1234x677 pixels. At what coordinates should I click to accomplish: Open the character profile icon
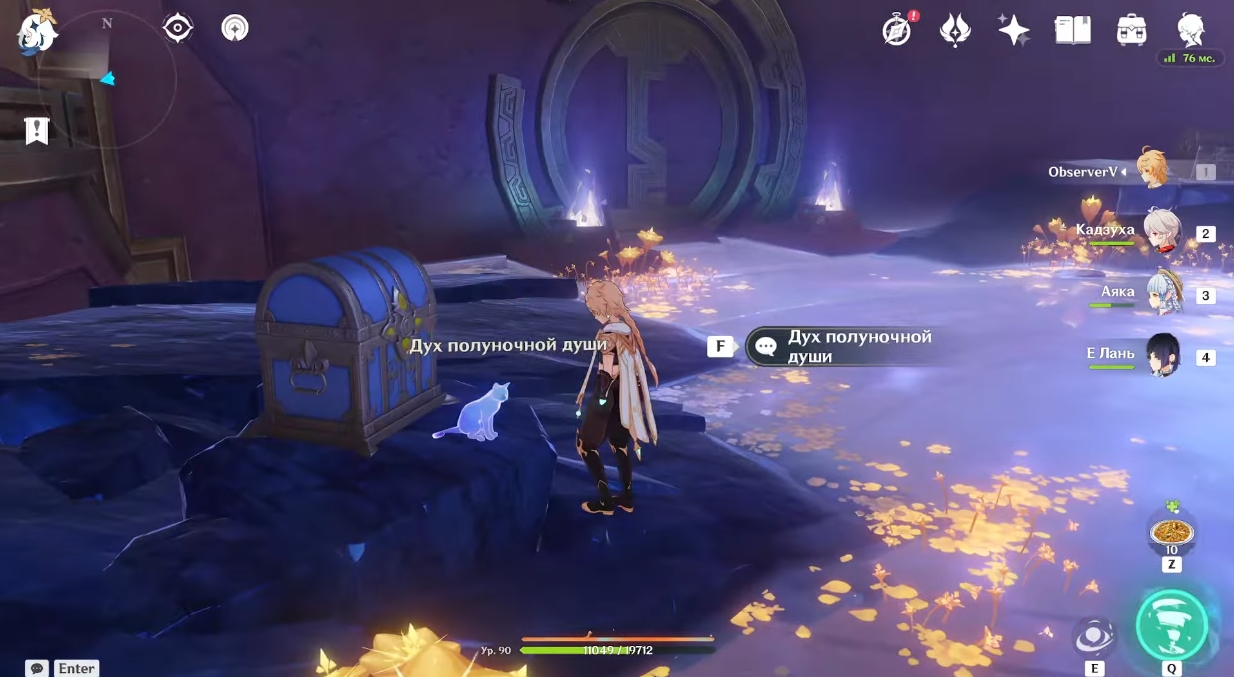coord(1190,30)
